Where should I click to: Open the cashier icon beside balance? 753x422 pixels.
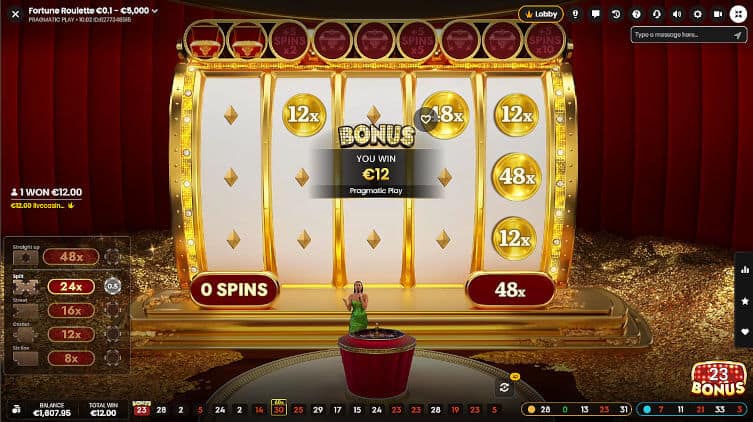[18, 409]
